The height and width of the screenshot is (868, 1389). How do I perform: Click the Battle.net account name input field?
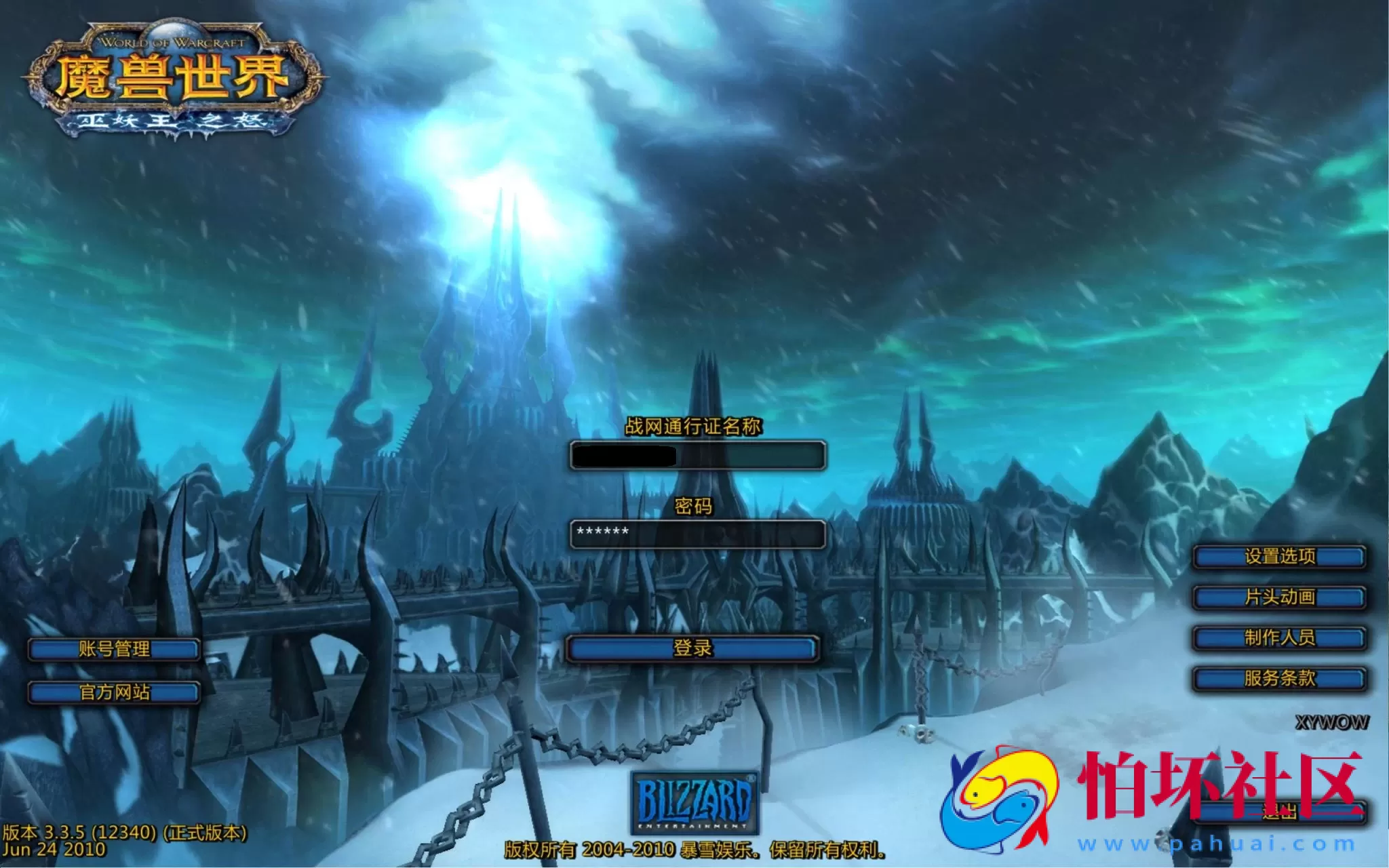point(699,454)
